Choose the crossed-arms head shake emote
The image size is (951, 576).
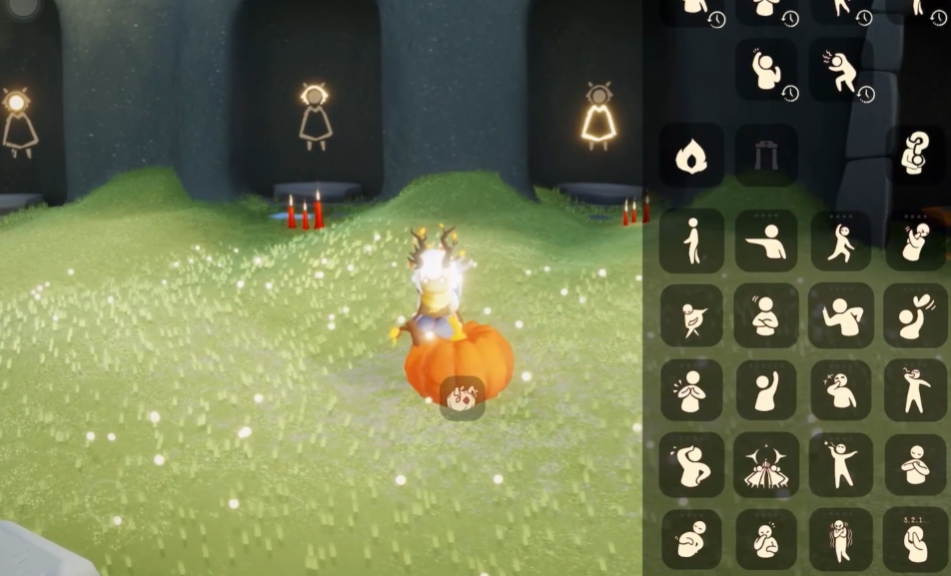[x=766, y=315]
